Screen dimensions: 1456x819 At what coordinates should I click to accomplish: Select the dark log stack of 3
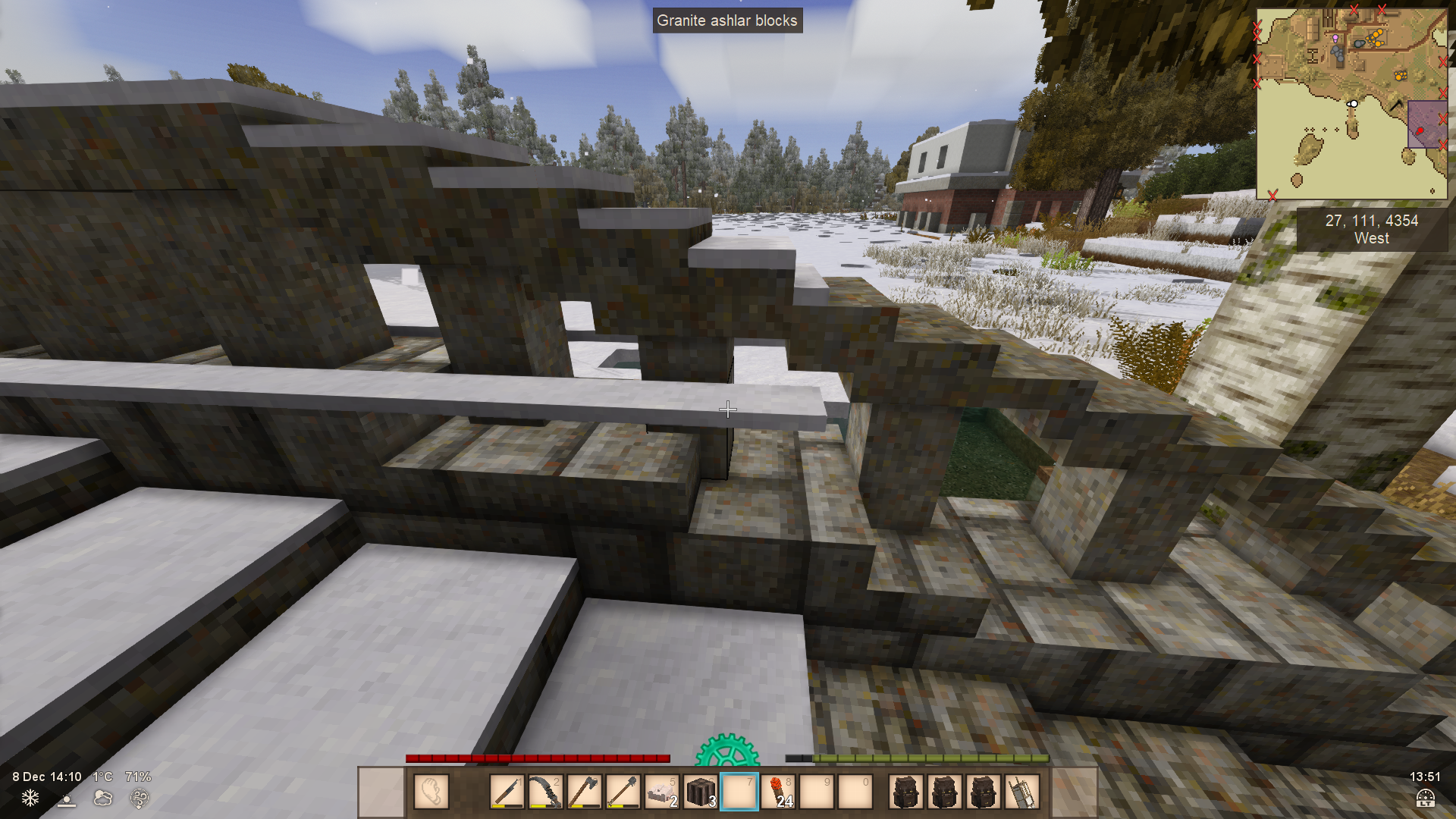coord(701,792)
